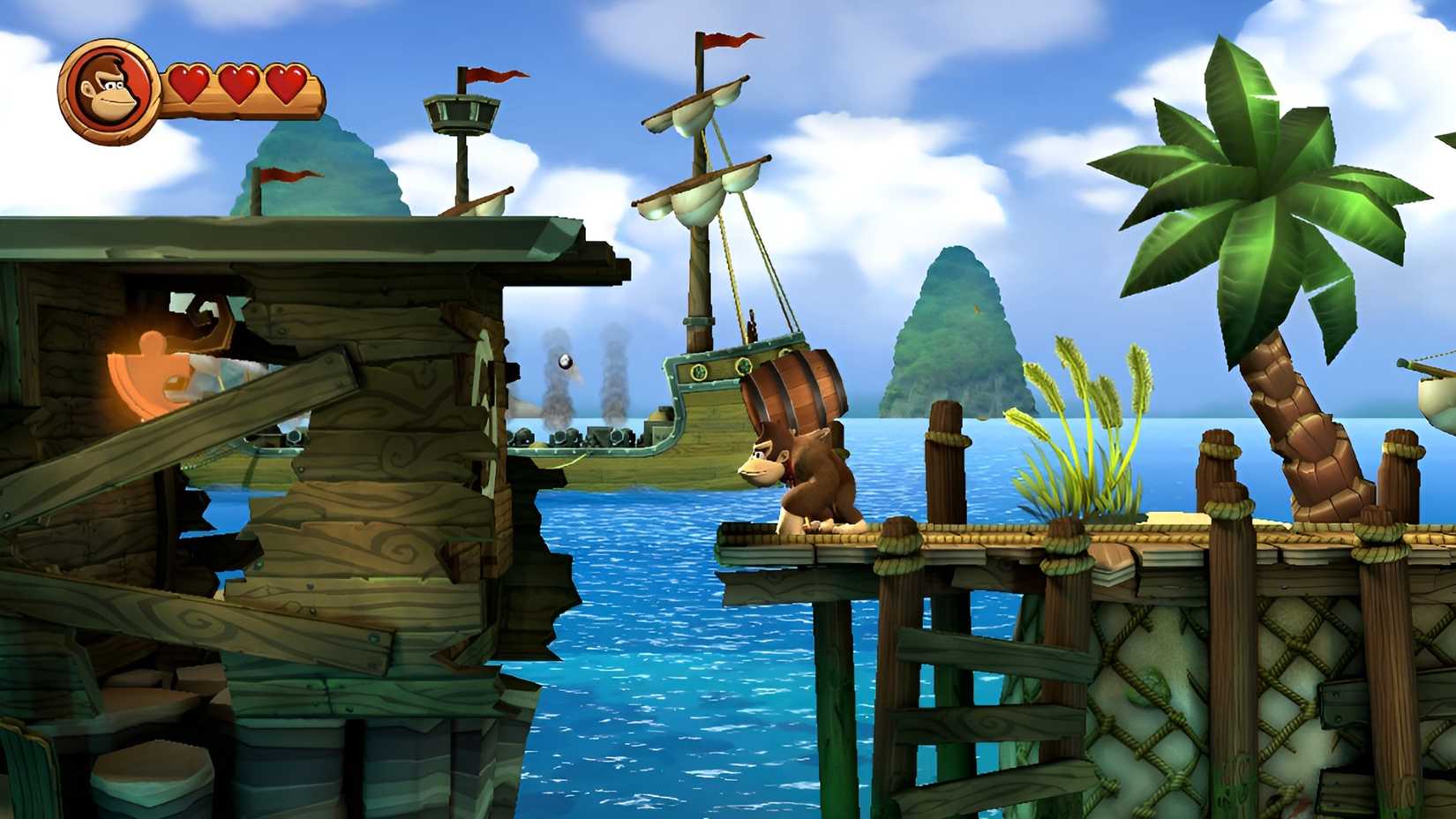Viewport: 1456px width, 819px height.
Task: Click the red flag atop the main mast
Action: [725, 40]
